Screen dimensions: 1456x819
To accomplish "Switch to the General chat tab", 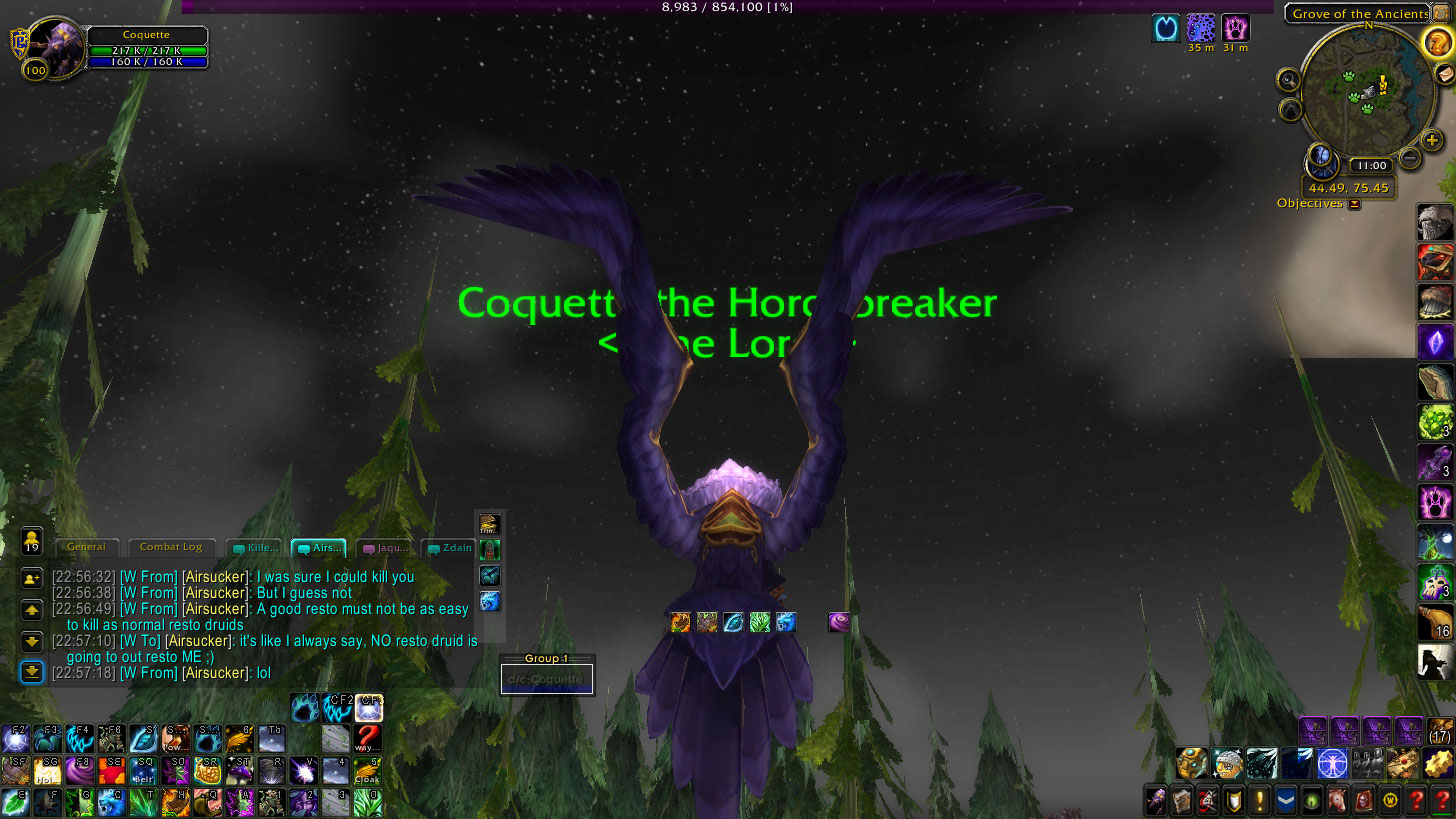I will point(86,547).
